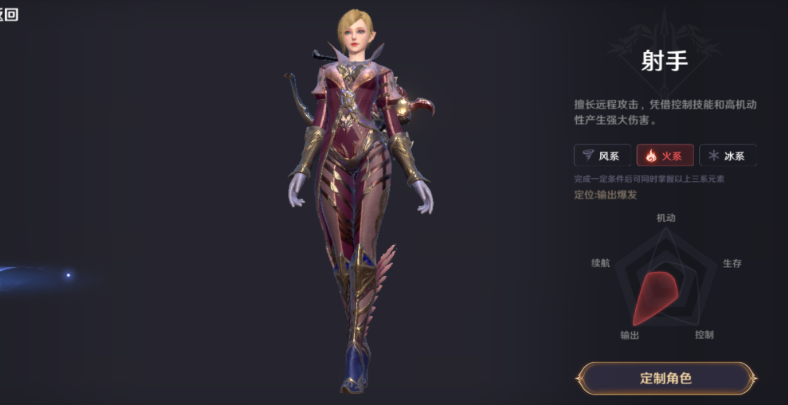This screenshot has width=788, height=405.
Task: Choose the 火系 fire element option
Action: pos(664,155)
